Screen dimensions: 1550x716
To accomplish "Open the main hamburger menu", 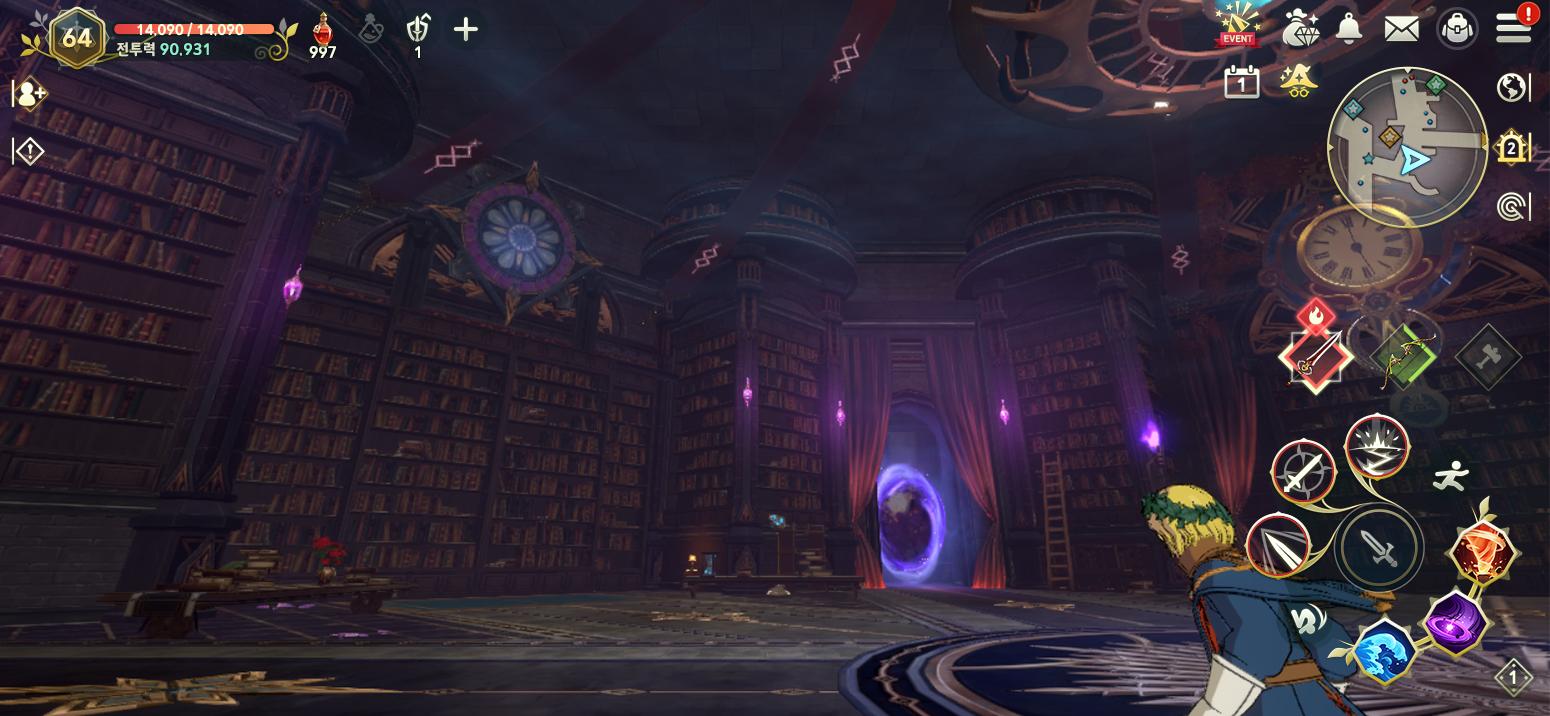I will pos(1514,28).
